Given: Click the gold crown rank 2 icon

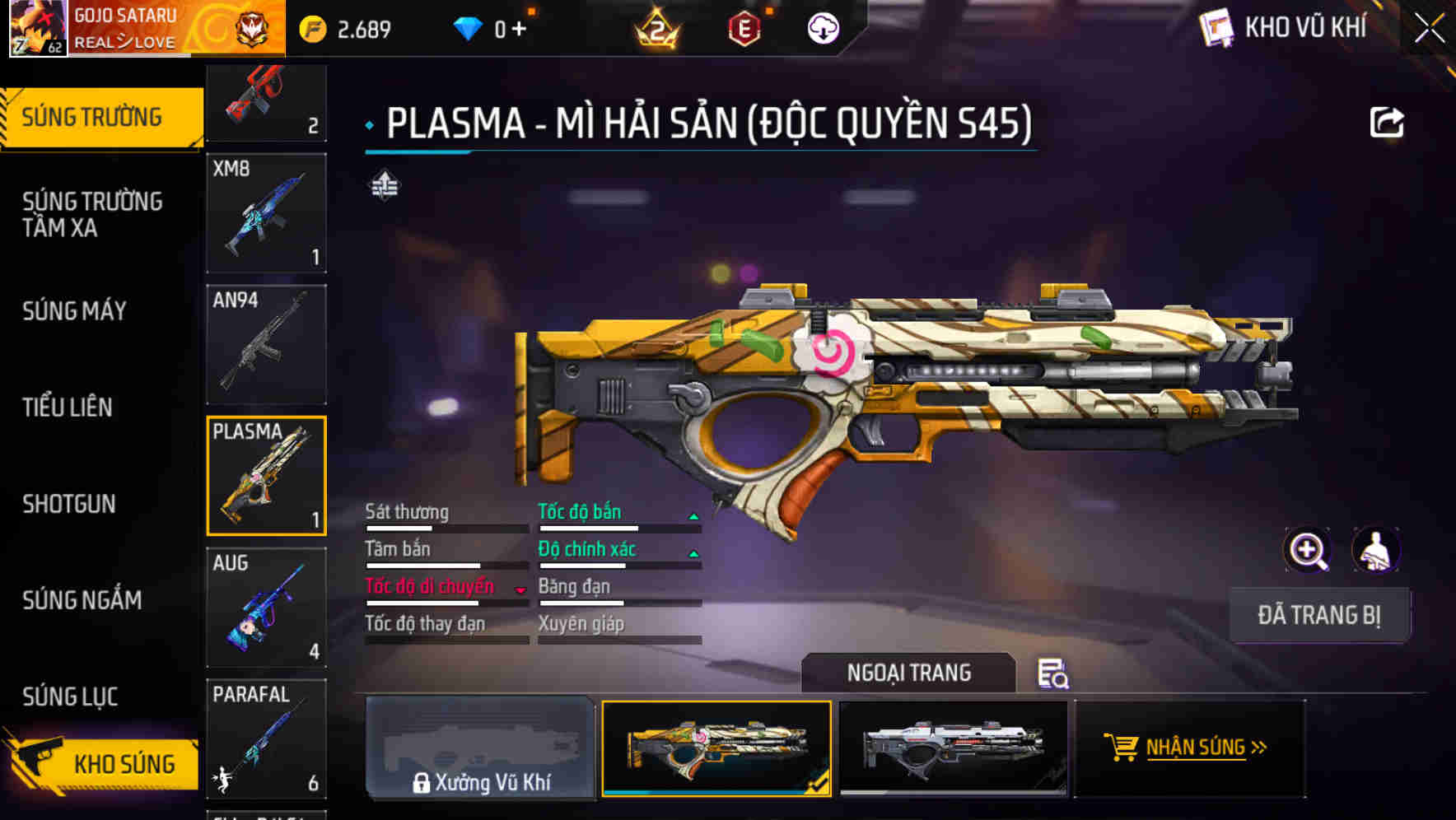Looking at the screenshot, I should [655, 29].
